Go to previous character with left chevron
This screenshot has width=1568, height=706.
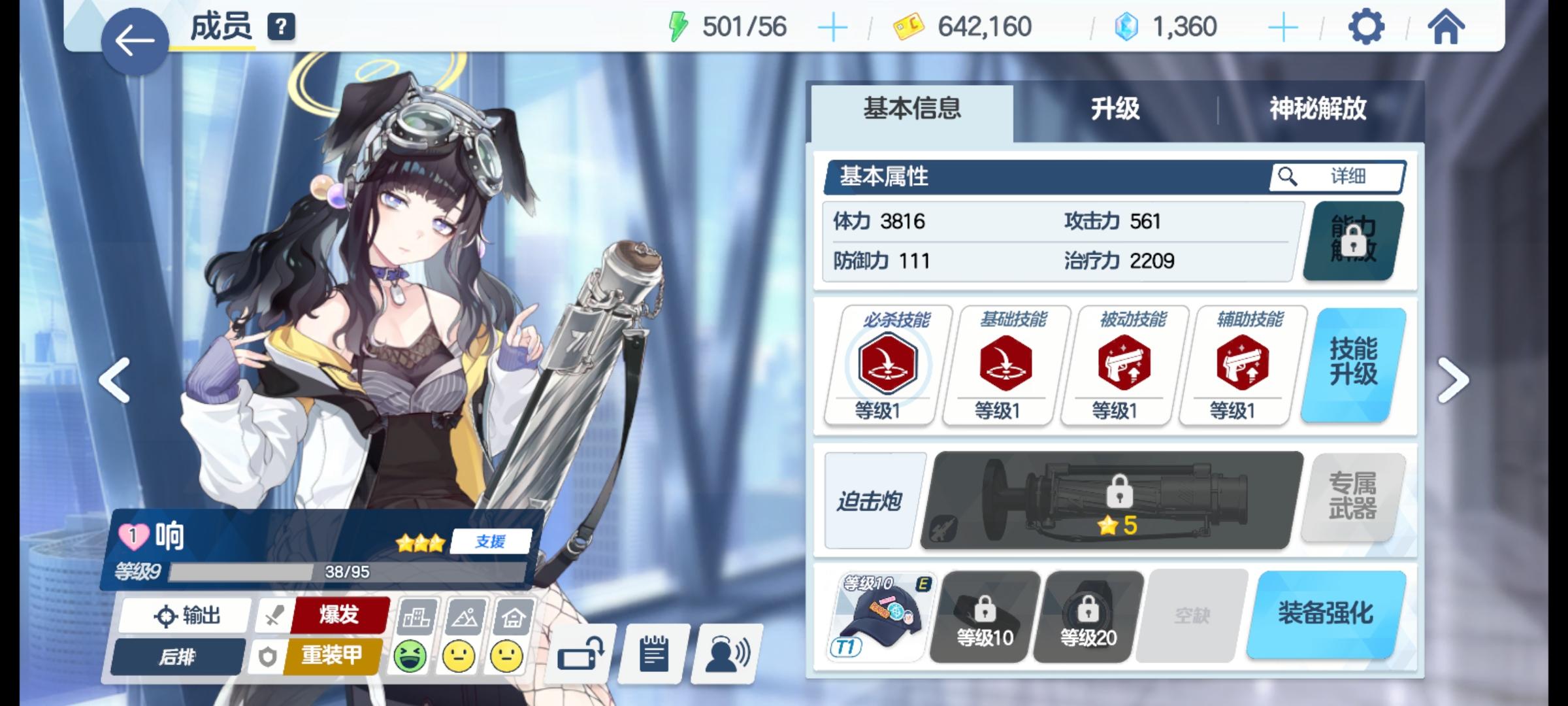tap(114, 379)
